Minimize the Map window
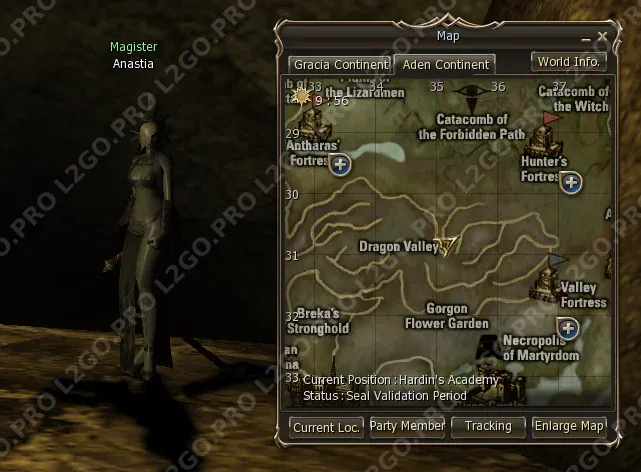 click(x=588, y=37)
